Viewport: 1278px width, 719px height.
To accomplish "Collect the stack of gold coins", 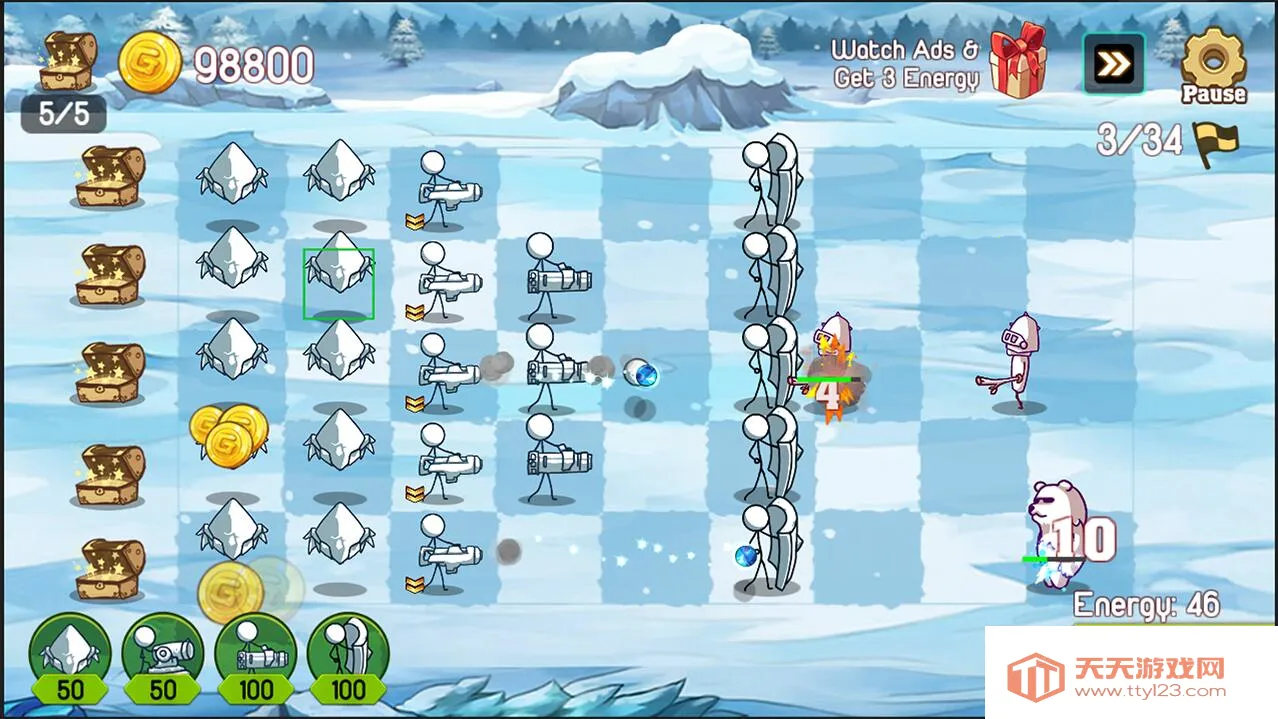I will 229,431.
